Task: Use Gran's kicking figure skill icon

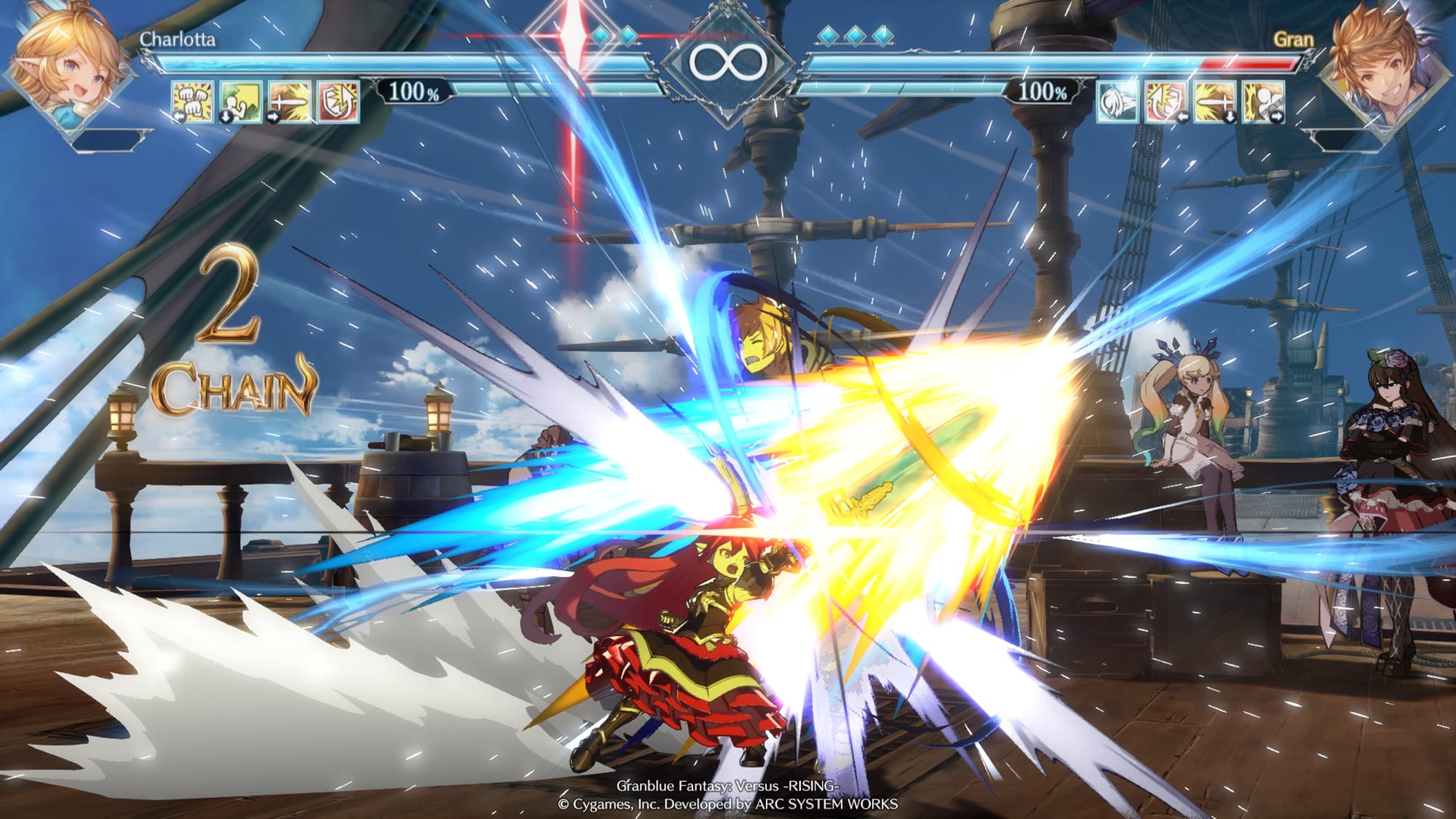Action: [1264, 102]
